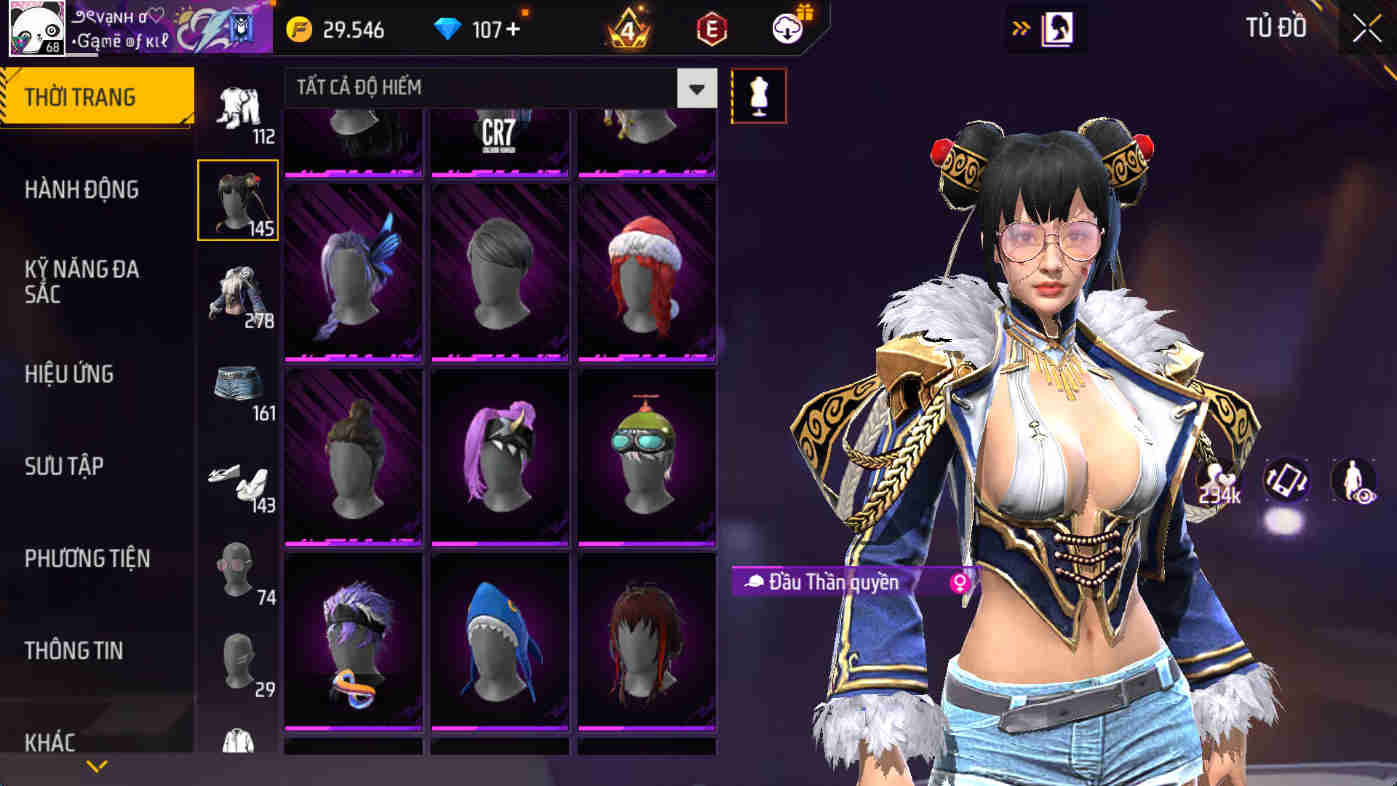Select the hair category showing 145 items

pos(237,199)
